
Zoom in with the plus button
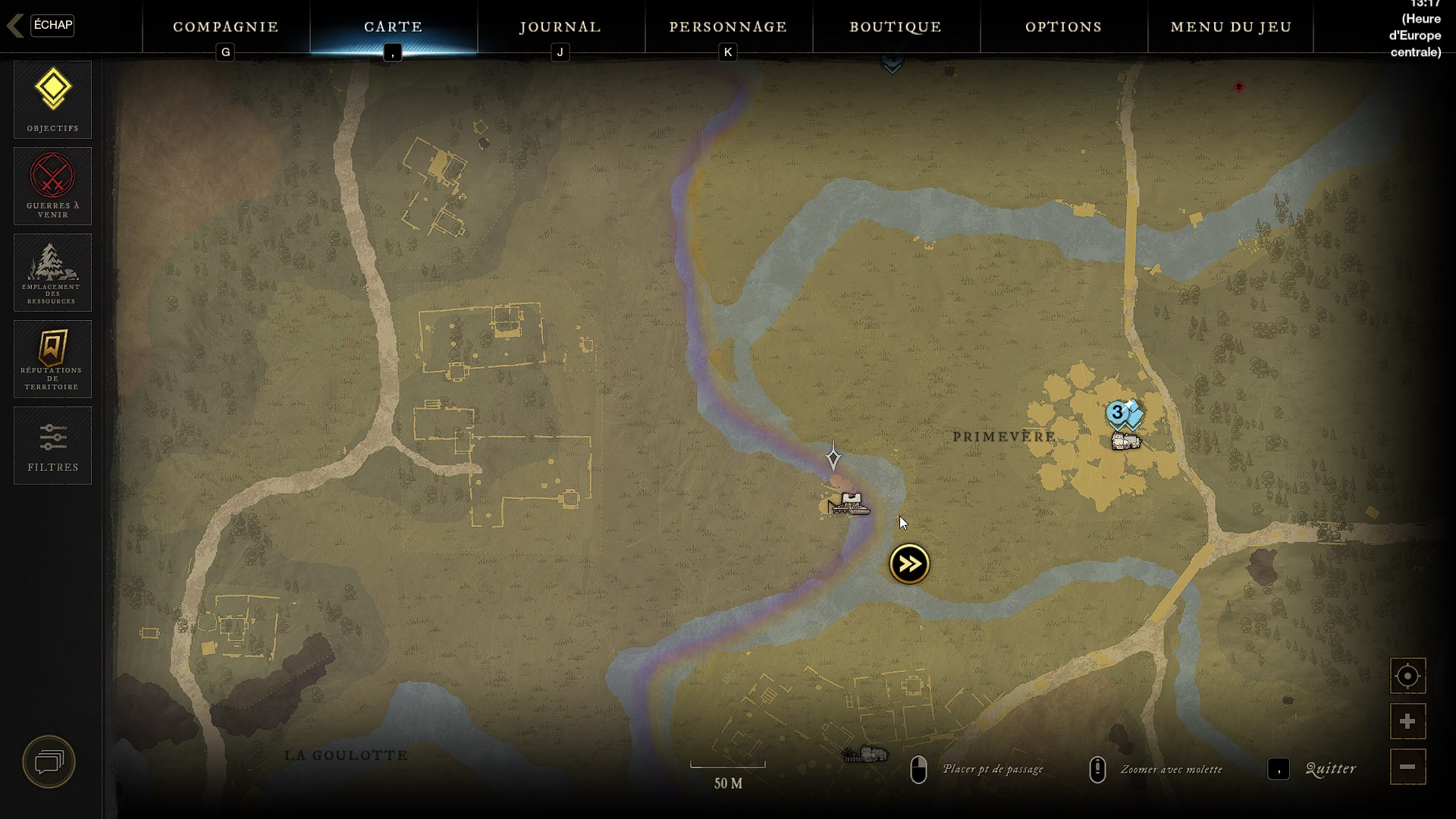1407,721
